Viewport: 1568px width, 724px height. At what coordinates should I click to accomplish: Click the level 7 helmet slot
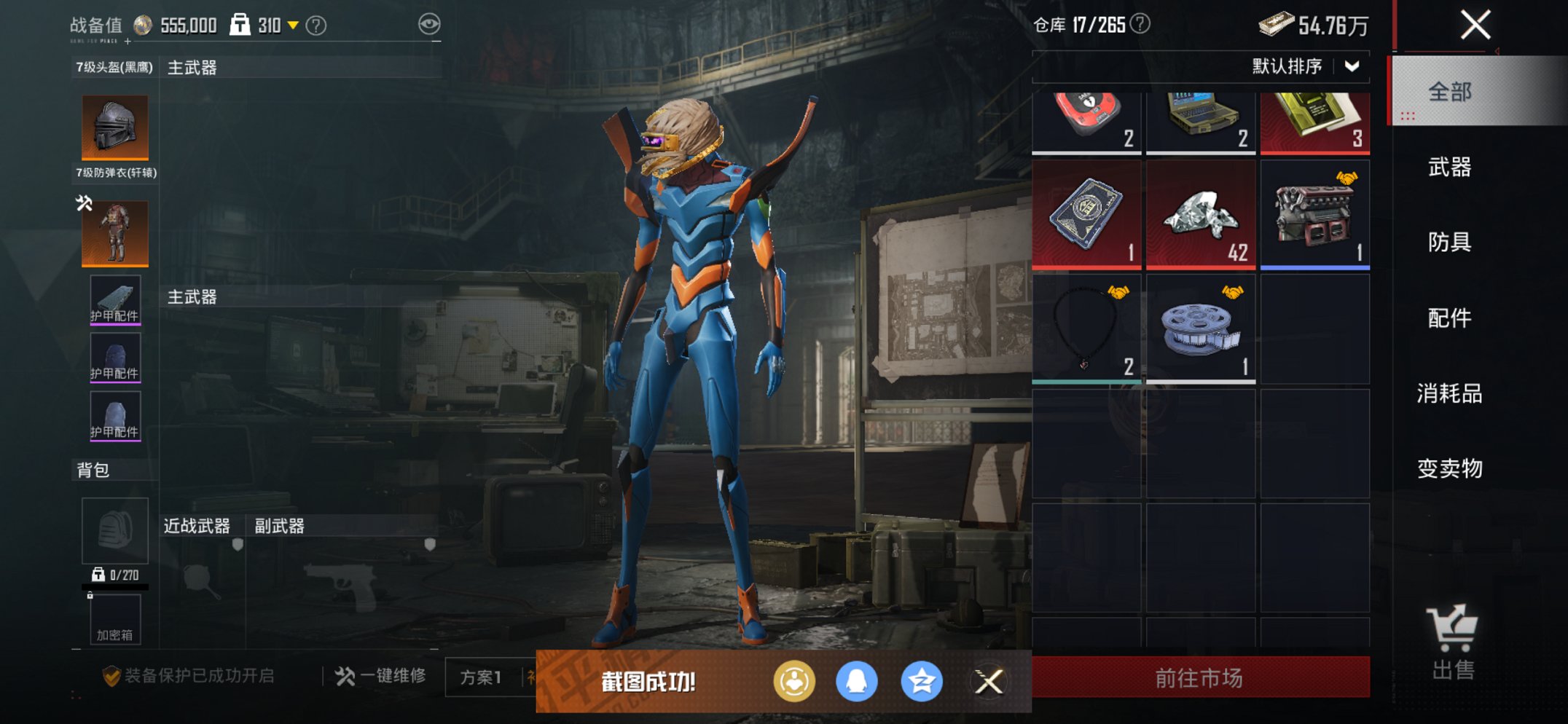click(115, 127)
